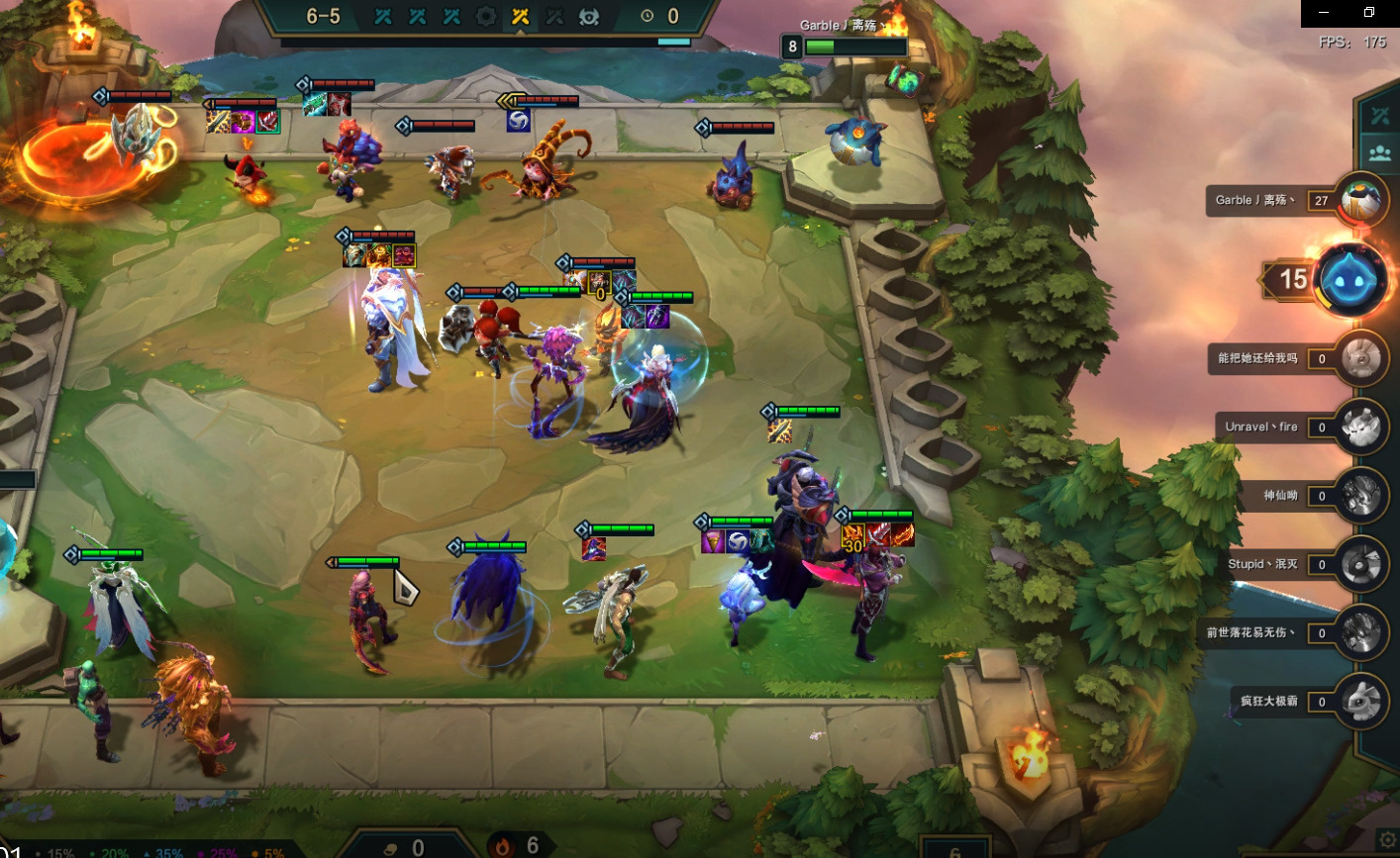Minimize the game window

click(1326, 13)
